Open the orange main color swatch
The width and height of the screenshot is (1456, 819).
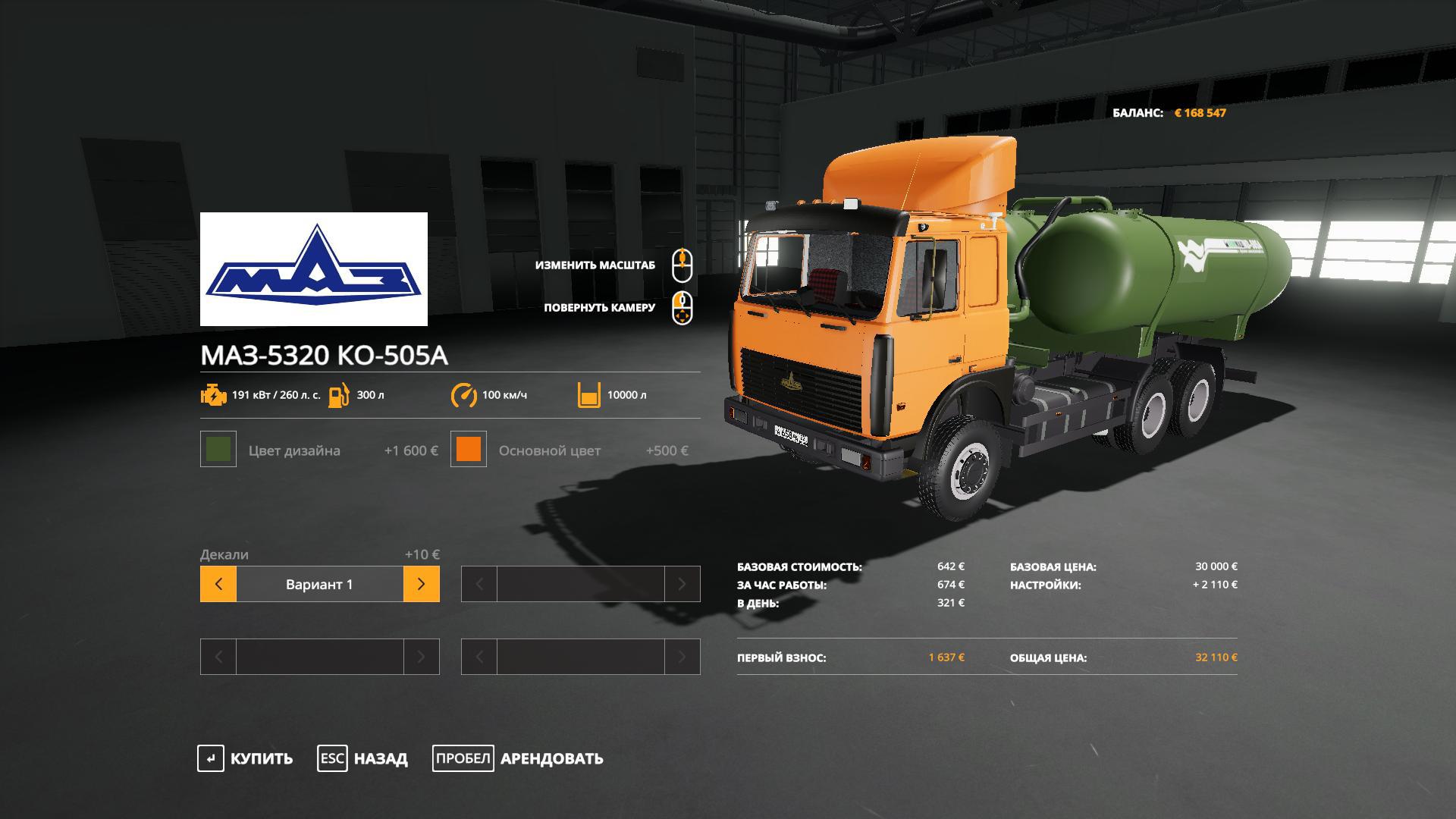point(469,449)
